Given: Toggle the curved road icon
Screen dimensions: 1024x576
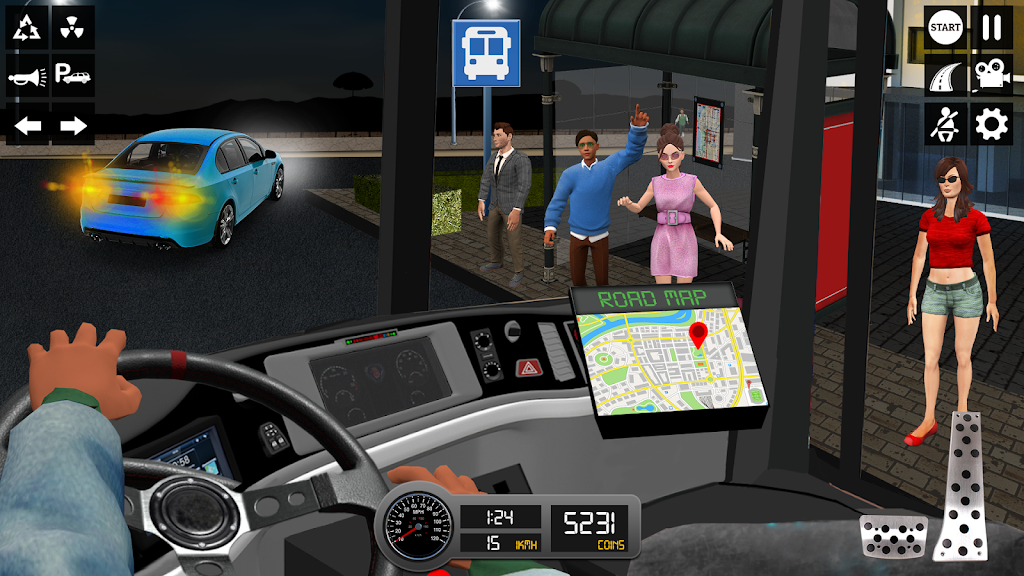Looking at the screenshot, I should tap(944, 76).
